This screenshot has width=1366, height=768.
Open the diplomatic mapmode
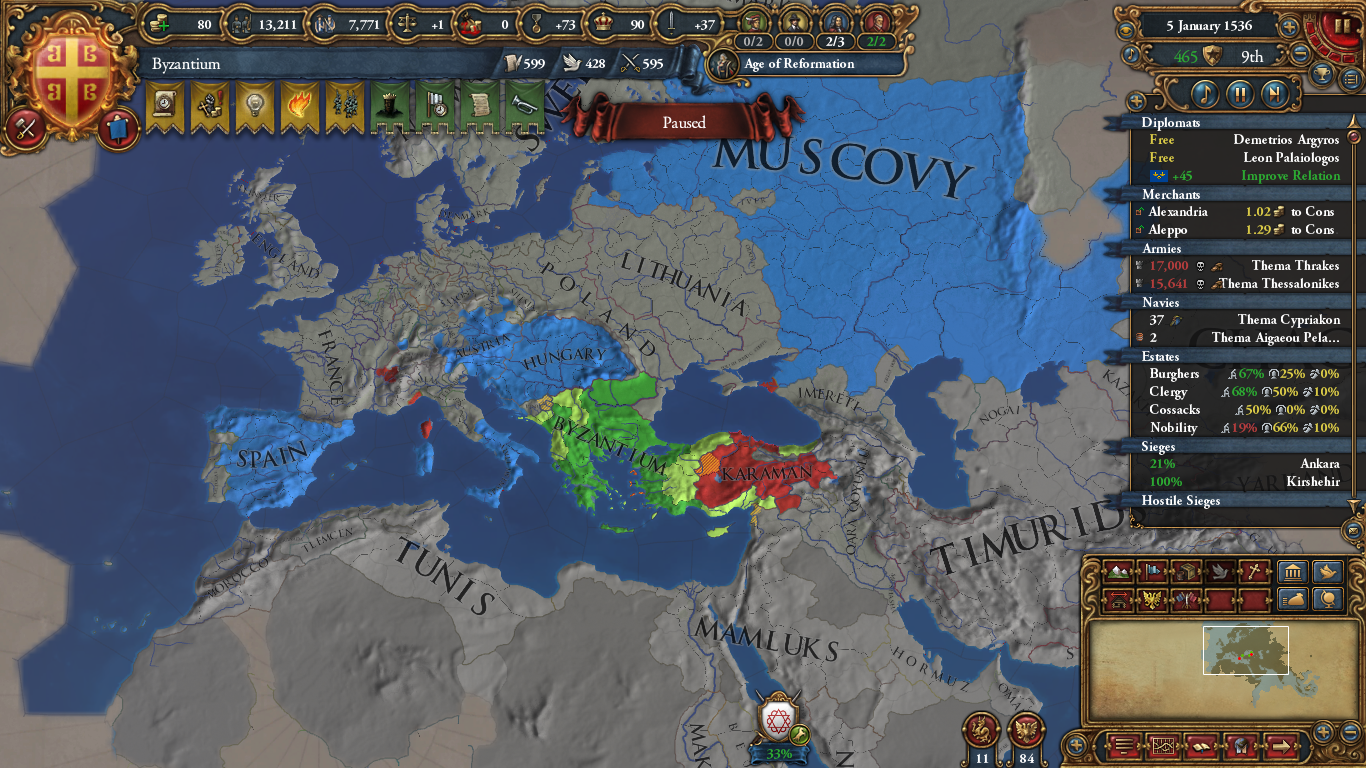[x=1219, y=572]
